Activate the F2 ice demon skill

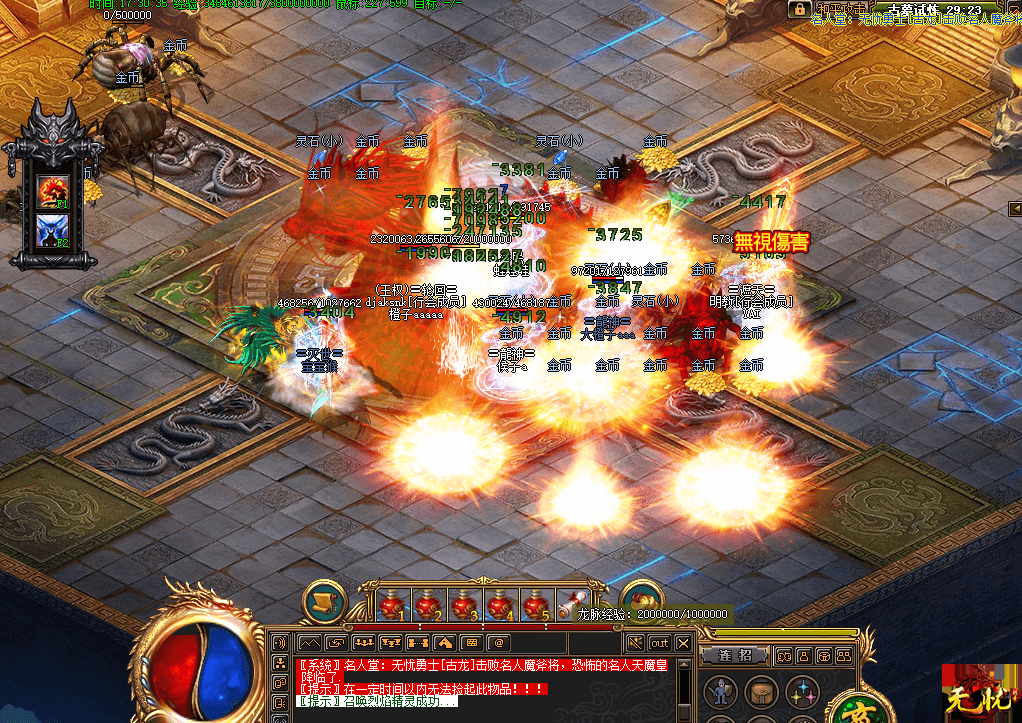(52, 231)
